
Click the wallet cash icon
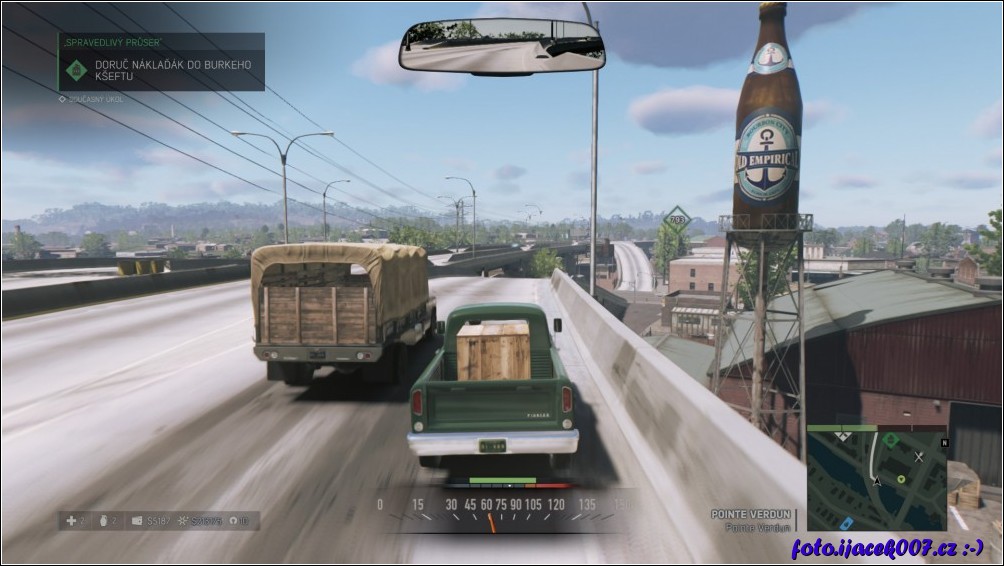pos(136,520)
